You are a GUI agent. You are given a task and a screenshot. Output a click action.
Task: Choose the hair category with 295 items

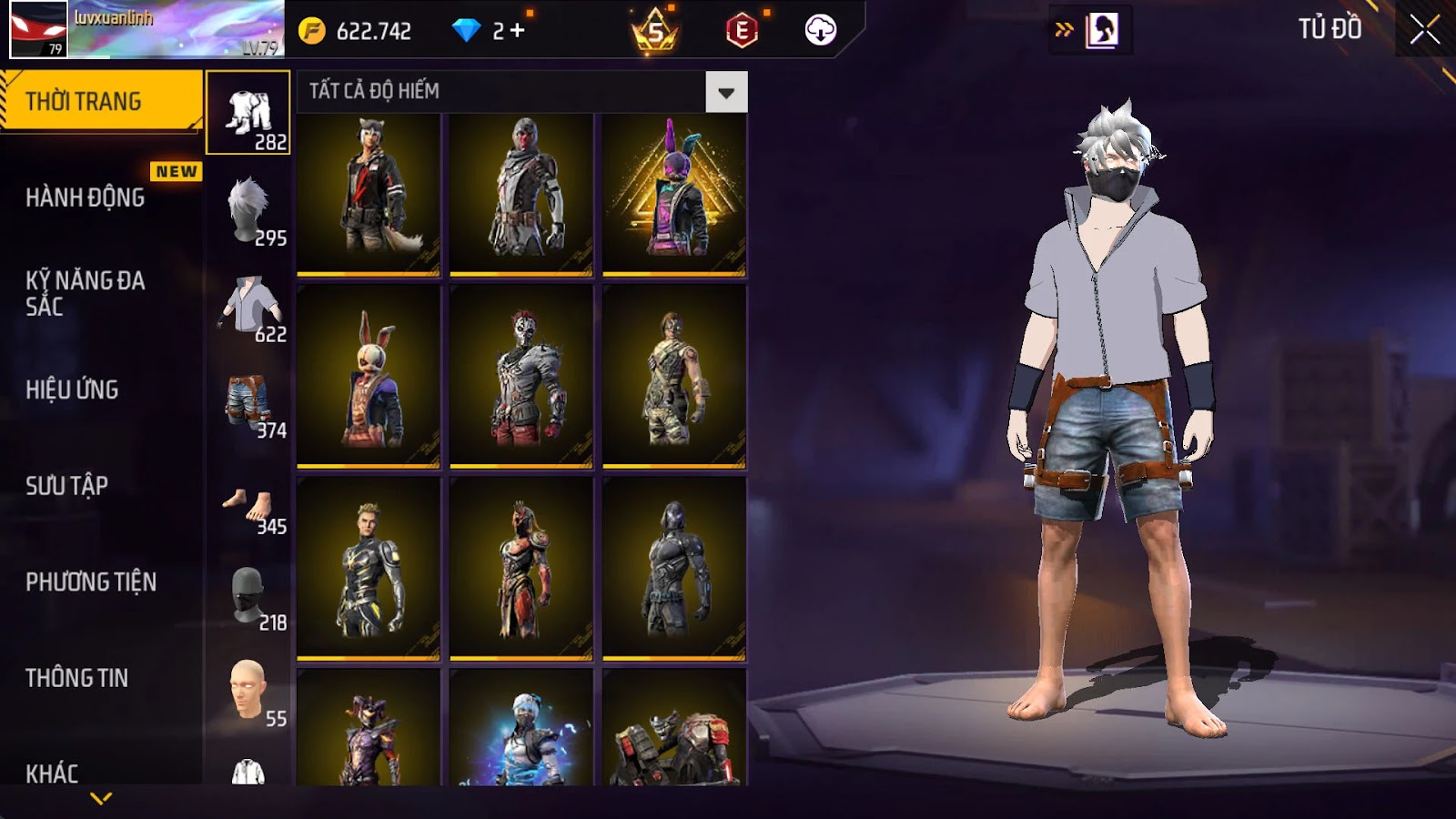click(249, 210)
